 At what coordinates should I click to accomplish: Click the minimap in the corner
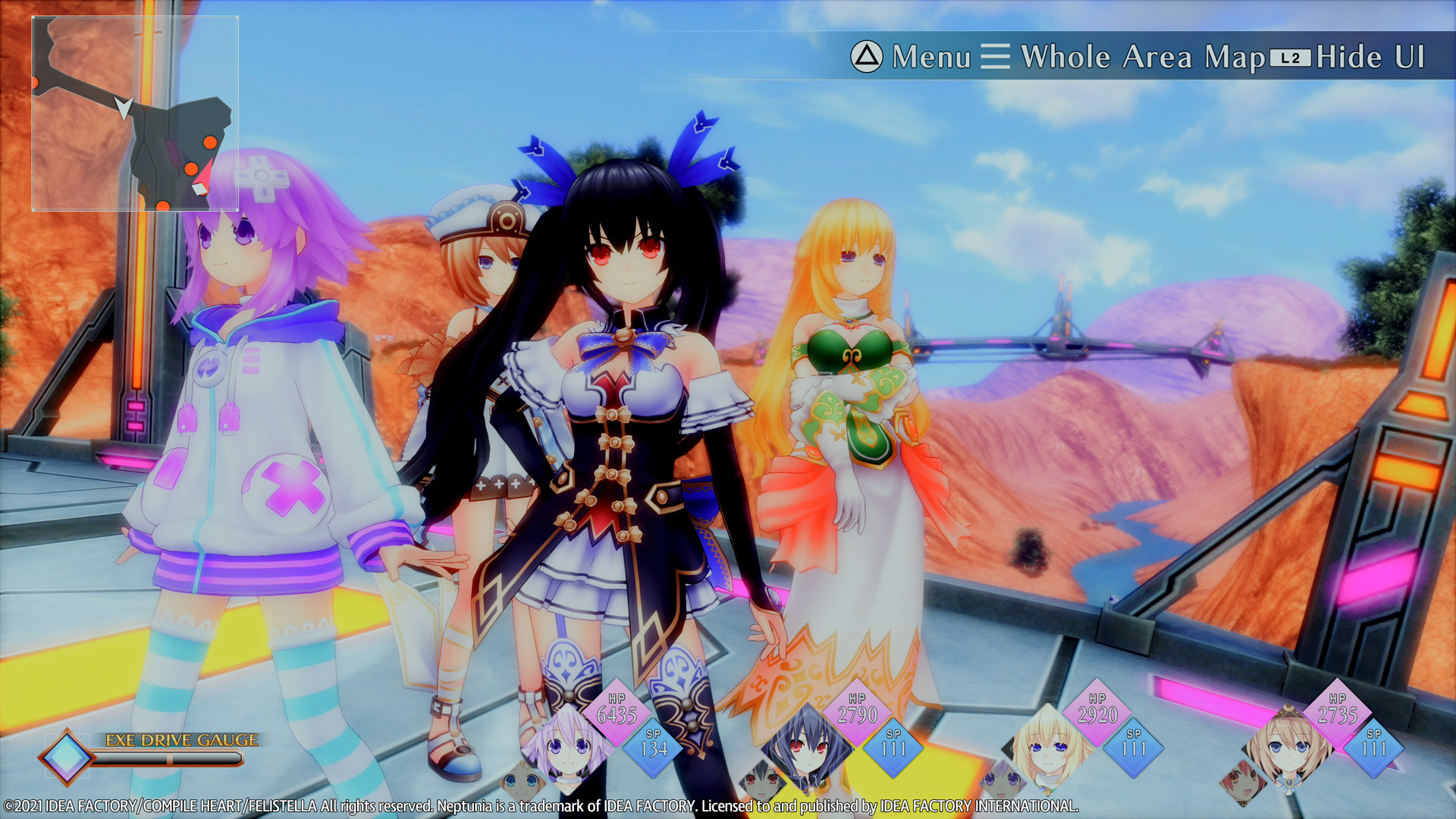(x=135, y=114)
